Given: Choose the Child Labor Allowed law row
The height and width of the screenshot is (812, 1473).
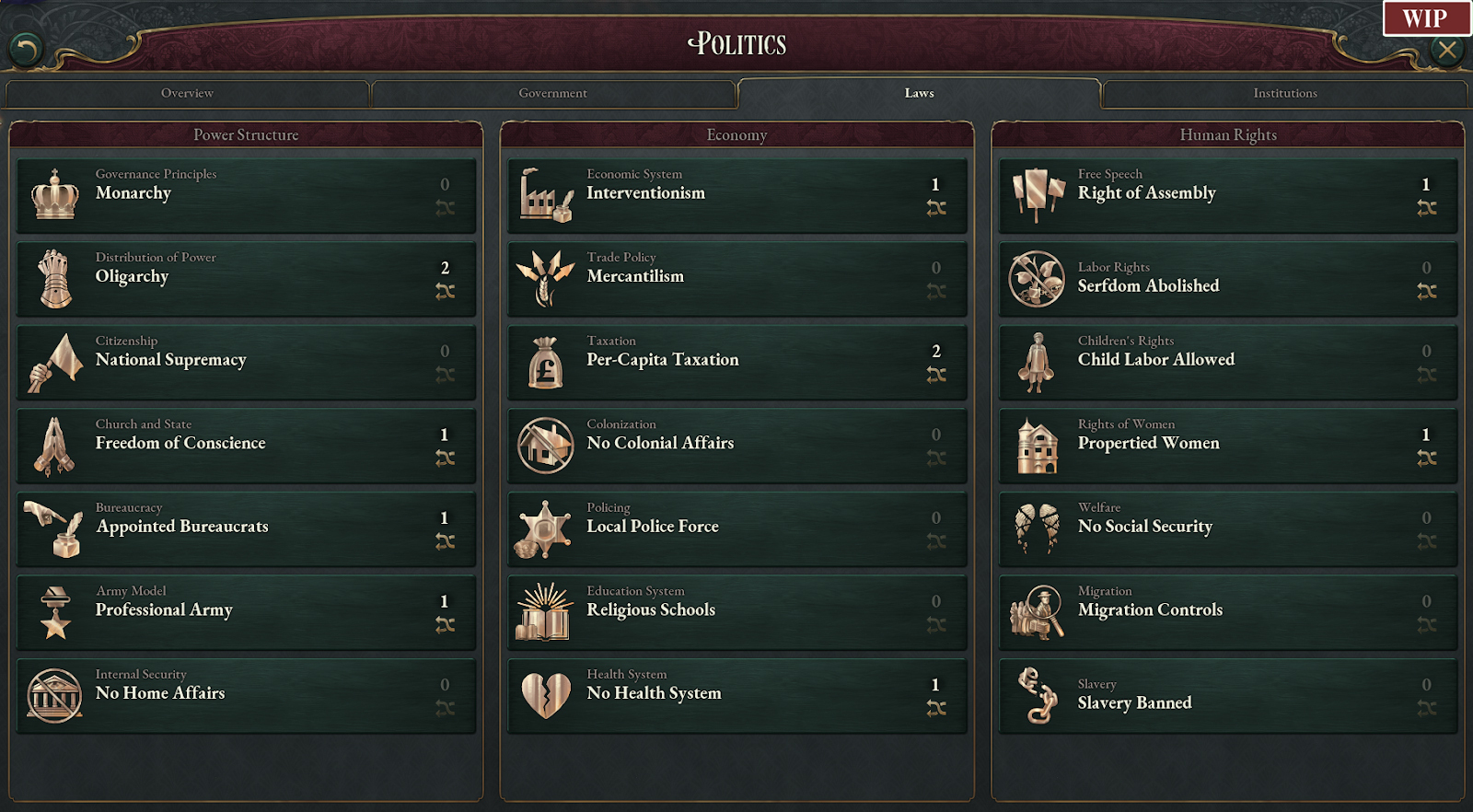Looking at the screenshot, I should tap(1228, 362).
